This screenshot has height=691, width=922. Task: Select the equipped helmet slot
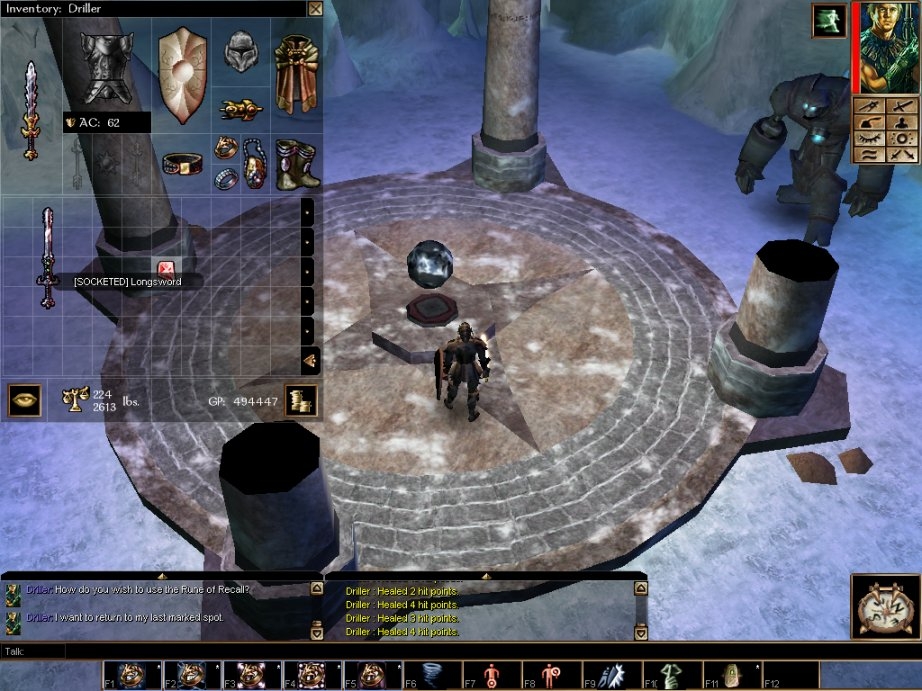(x=240, y=51)
